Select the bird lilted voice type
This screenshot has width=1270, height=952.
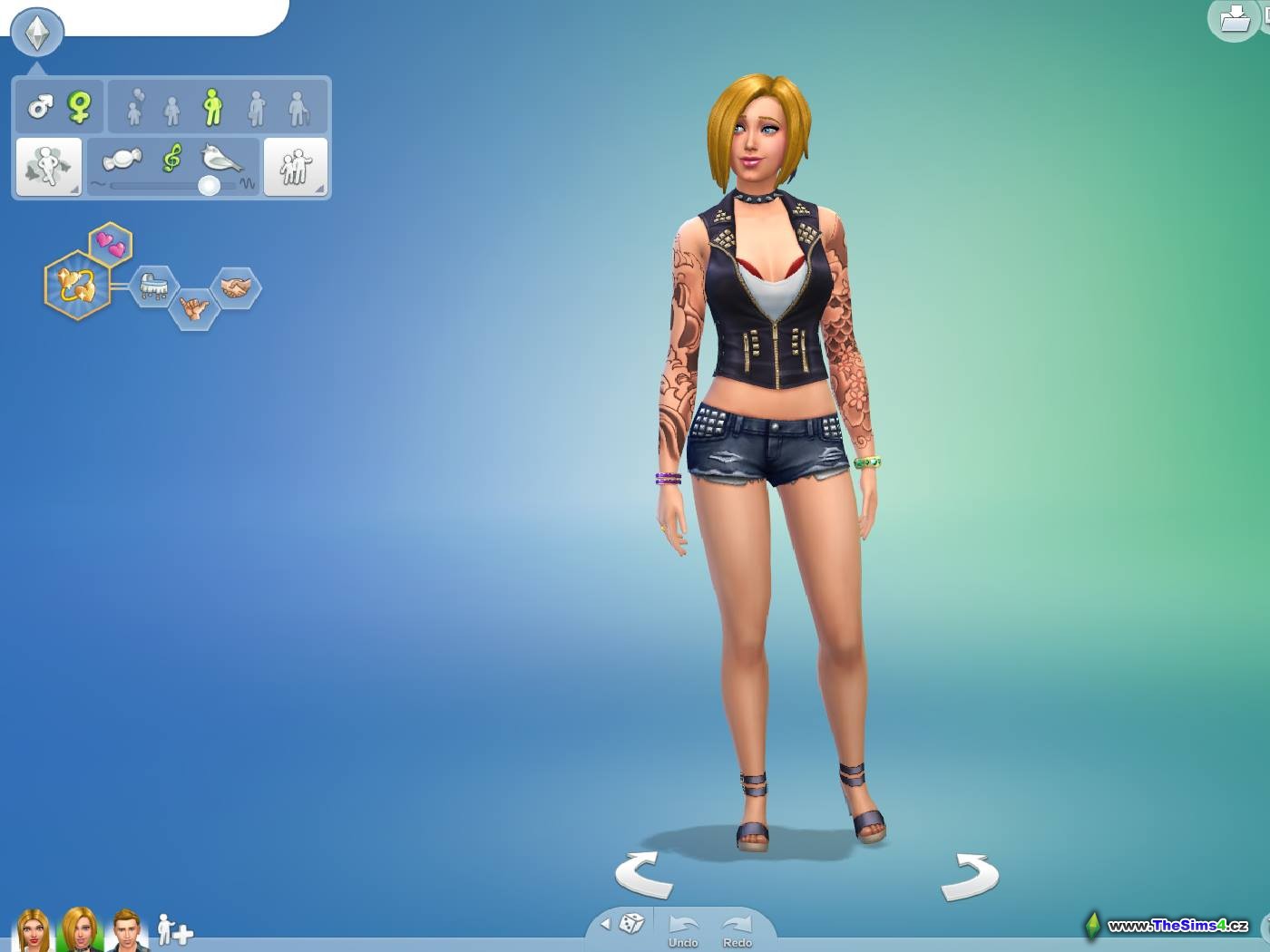coord(222,160)
